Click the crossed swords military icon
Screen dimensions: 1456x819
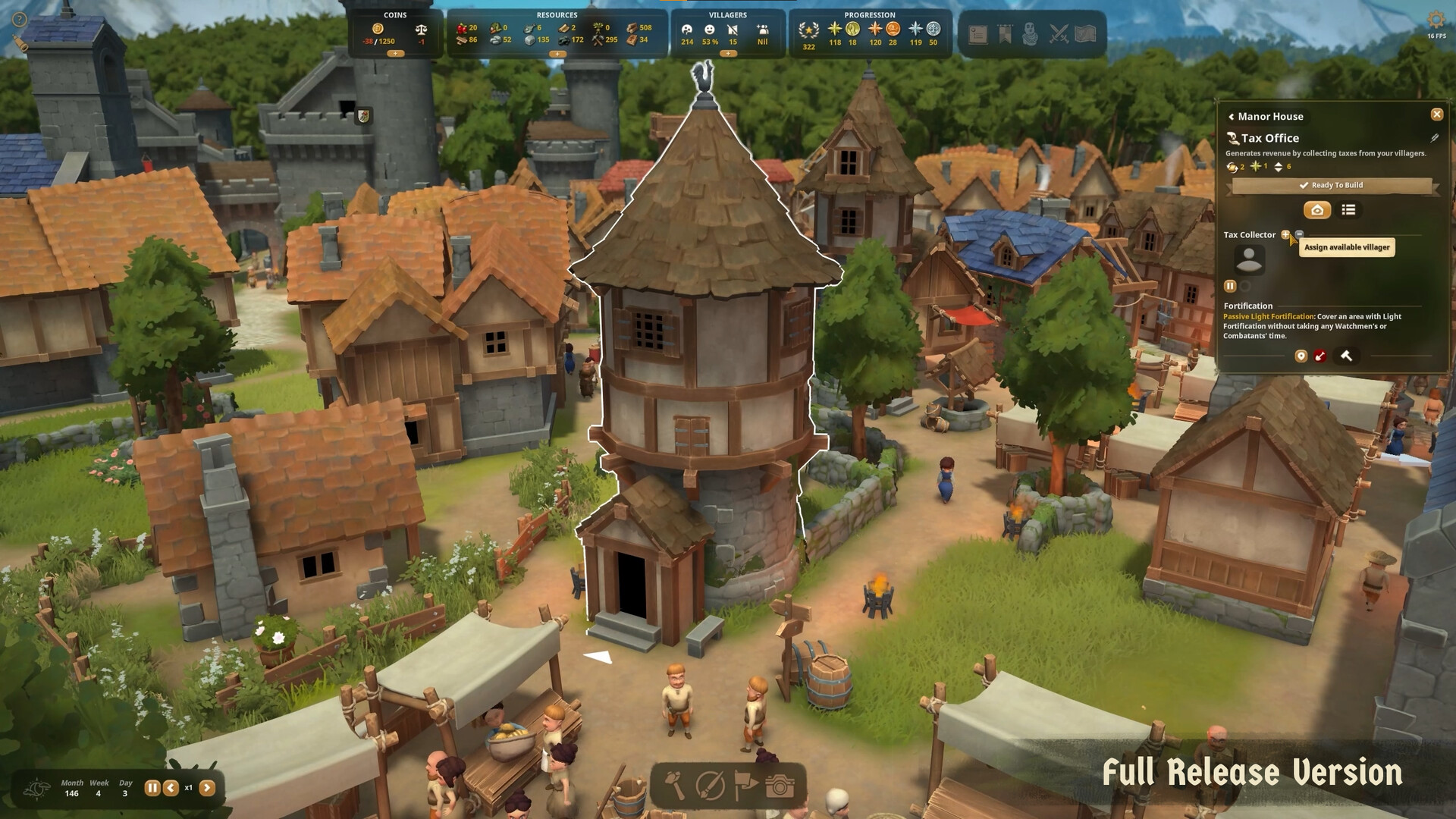click(1059, 32)
